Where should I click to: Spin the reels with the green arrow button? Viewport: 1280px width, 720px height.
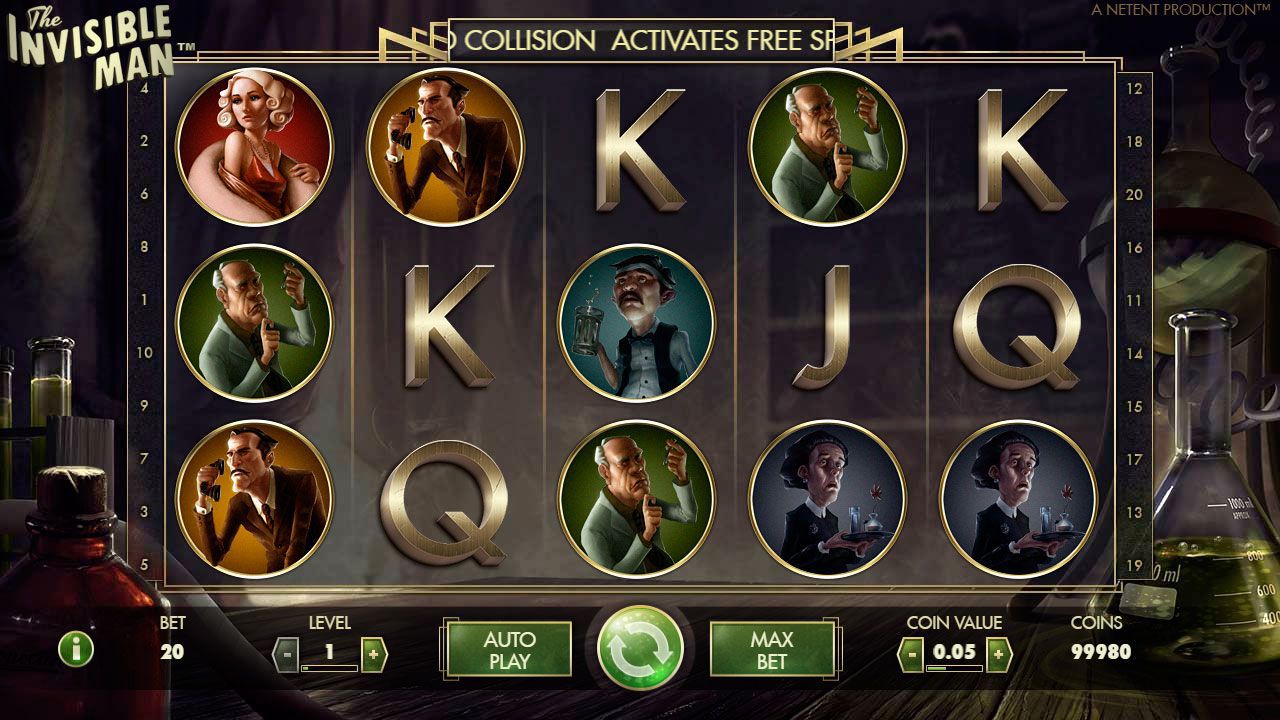(x=640, y=648)
